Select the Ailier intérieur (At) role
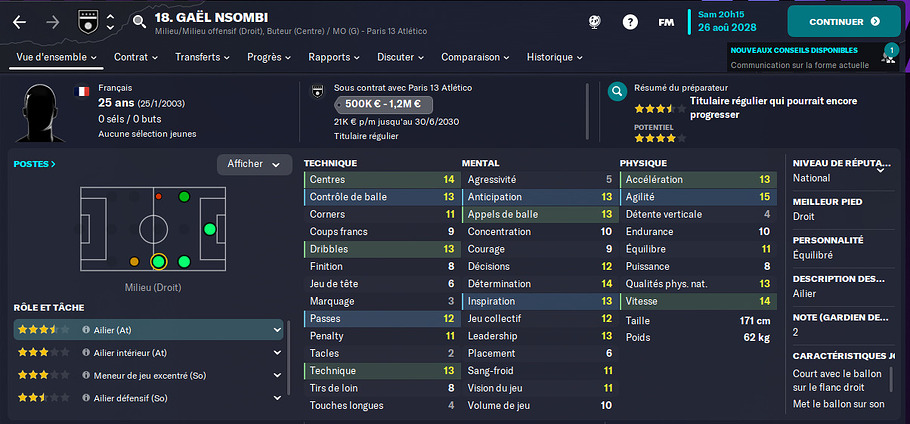Screen dimensions: 910x424 tap(148, 353)
